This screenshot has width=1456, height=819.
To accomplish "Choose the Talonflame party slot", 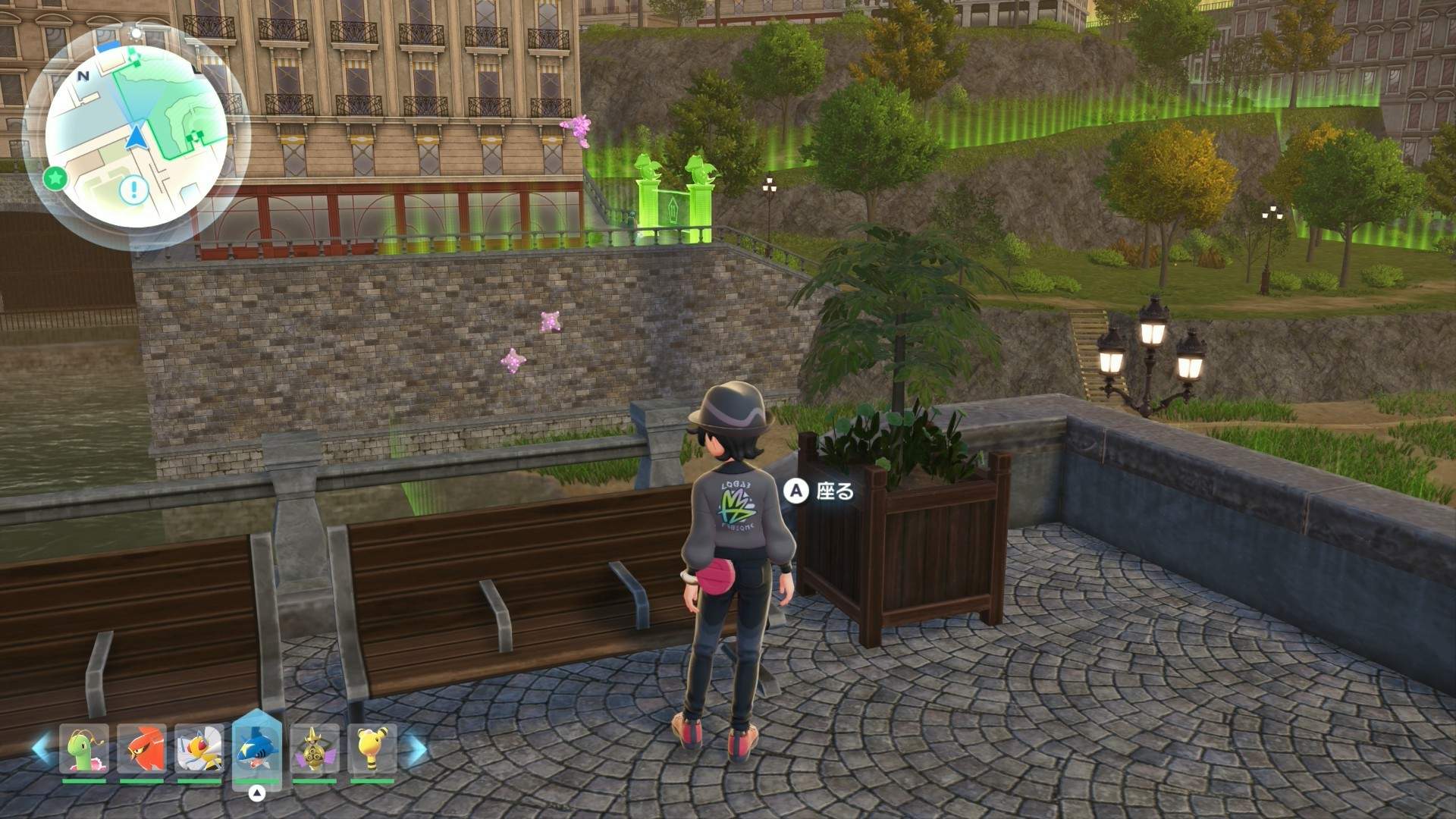I will tap(142, 748).
